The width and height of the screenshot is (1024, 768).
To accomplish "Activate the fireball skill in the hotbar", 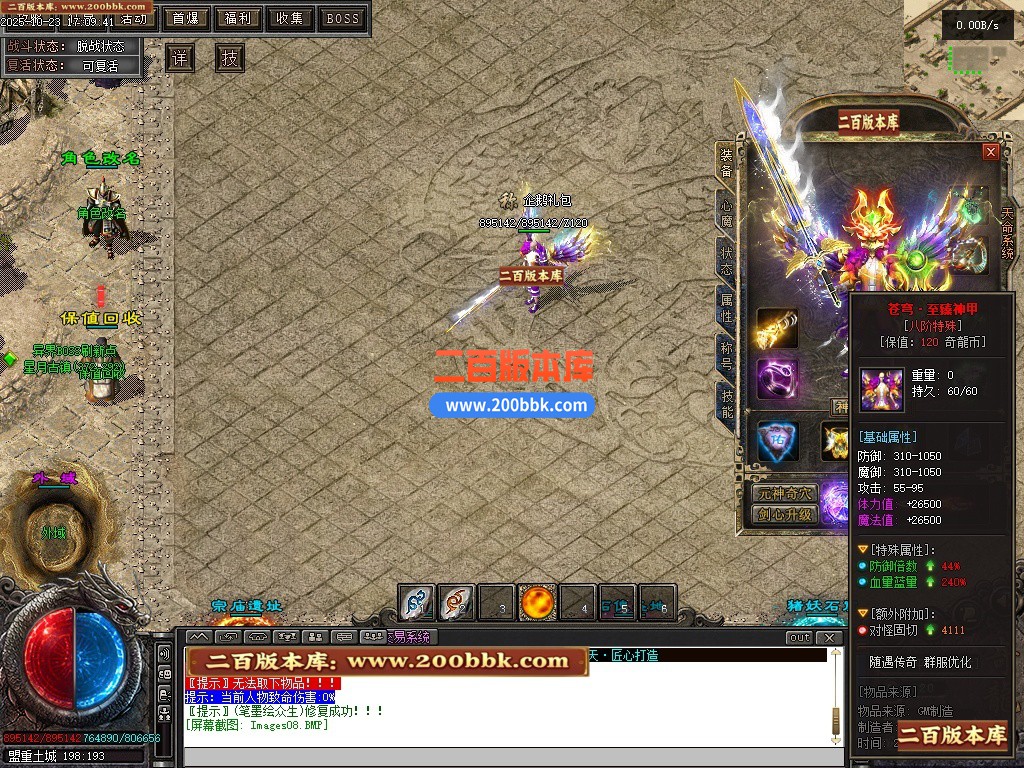I will click(x=538, y=602).
